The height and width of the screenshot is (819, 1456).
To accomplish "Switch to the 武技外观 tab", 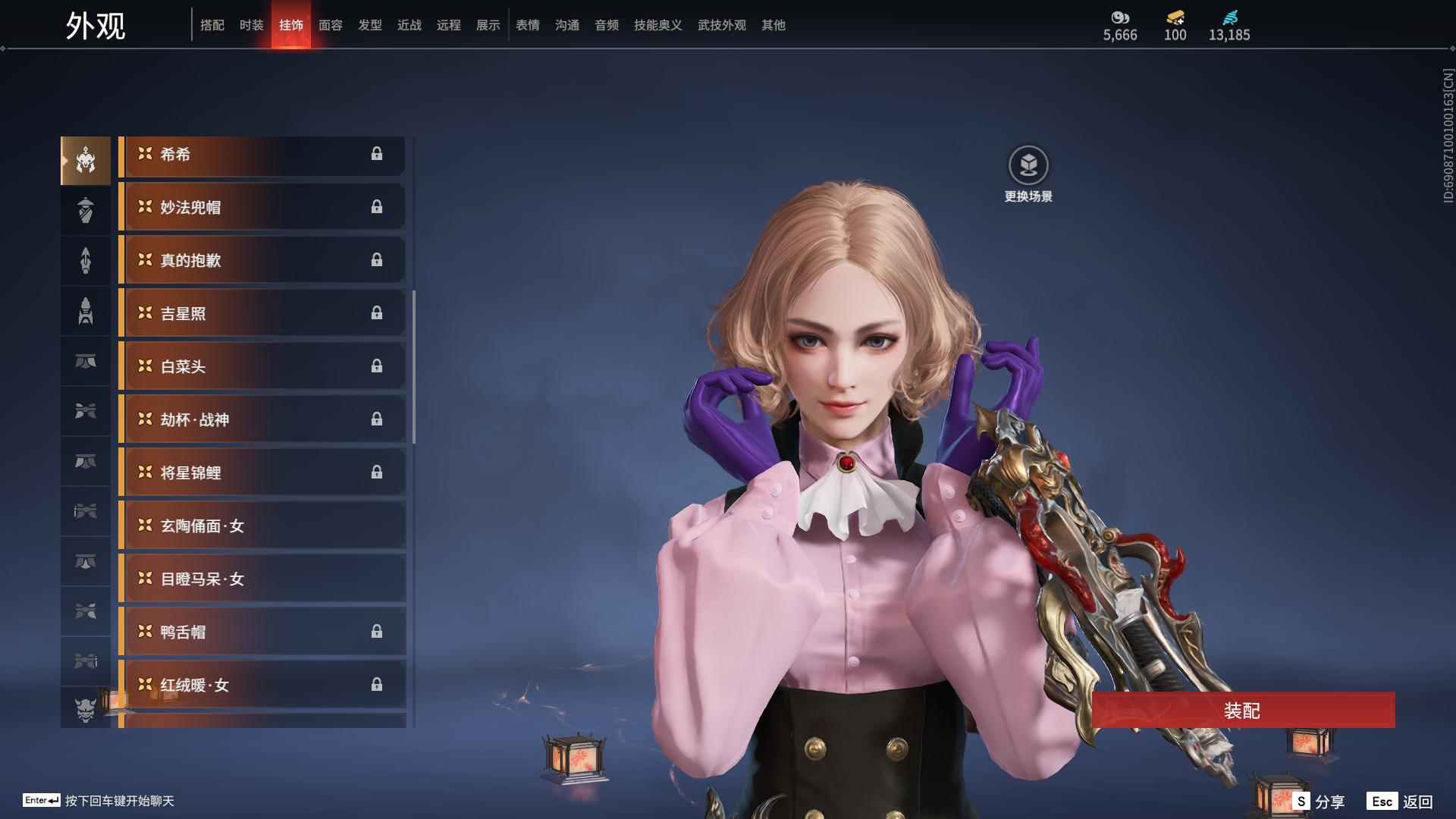I will [721, 25].
